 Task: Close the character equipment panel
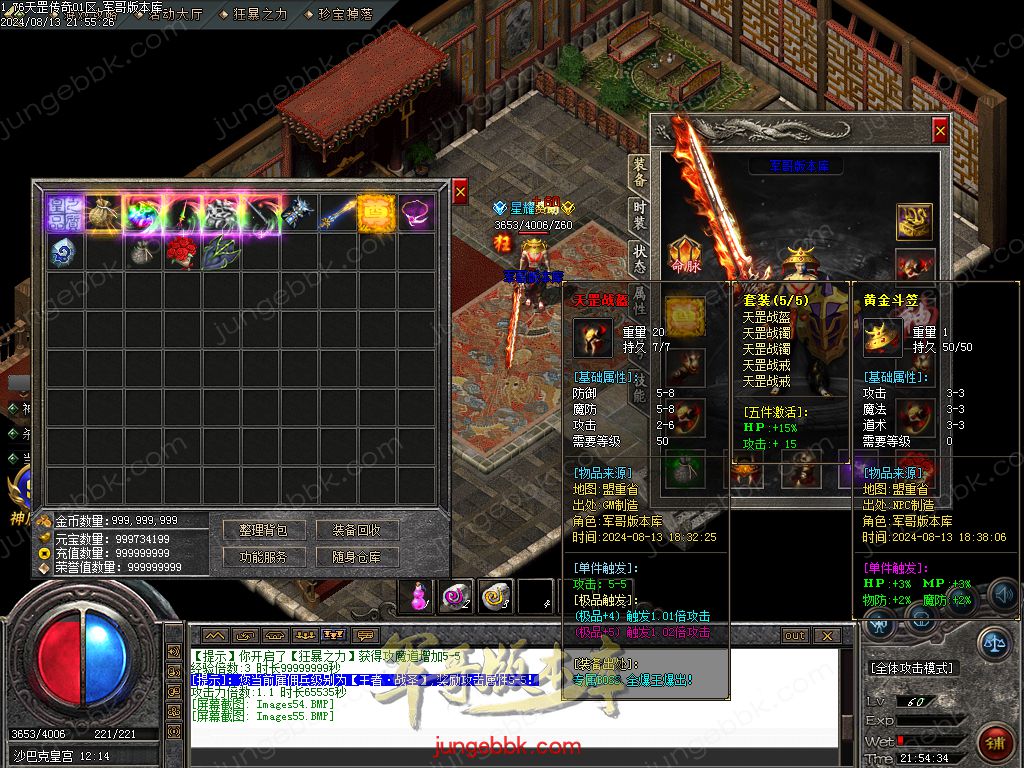click(x=940, y=130)
